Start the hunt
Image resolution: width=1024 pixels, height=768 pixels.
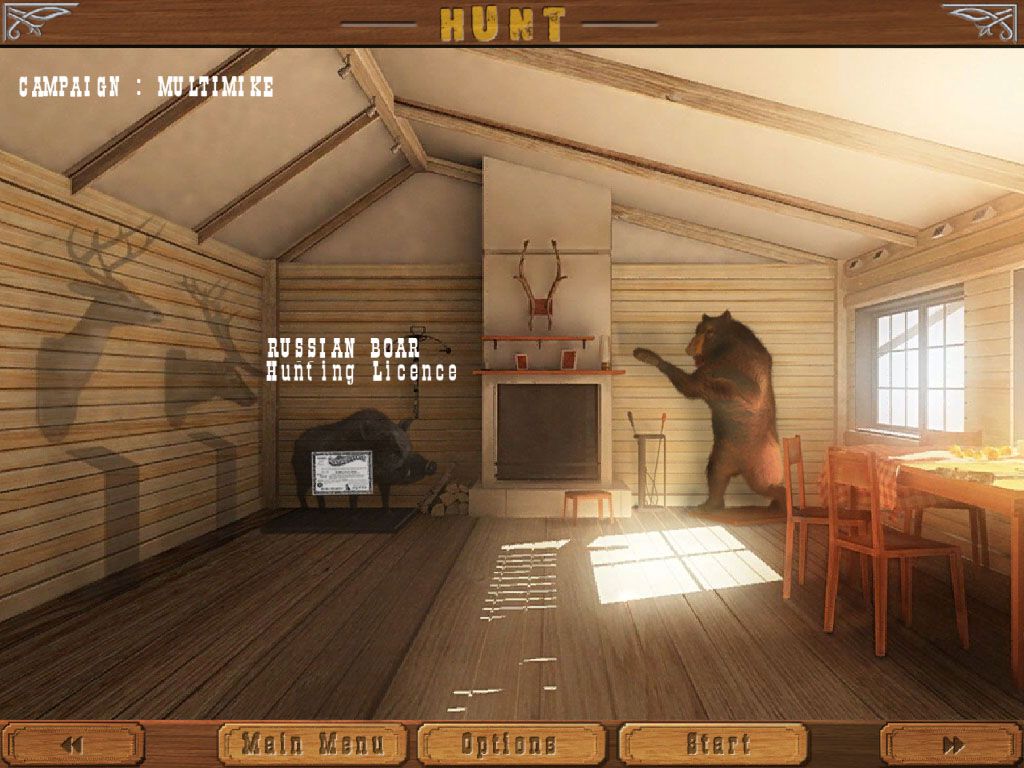point(713,744)
